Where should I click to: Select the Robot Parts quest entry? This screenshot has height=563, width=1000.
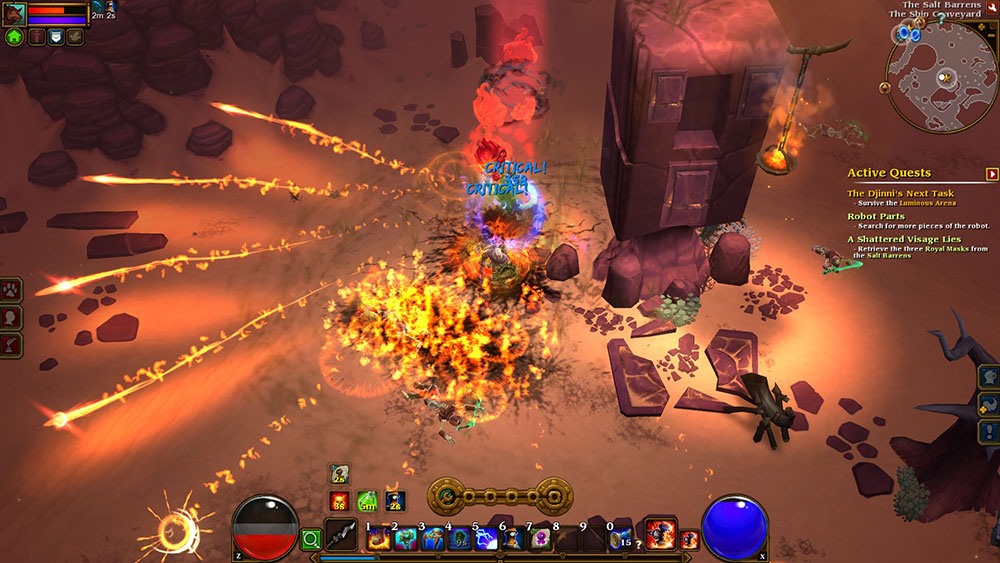(x=876, y=217)
